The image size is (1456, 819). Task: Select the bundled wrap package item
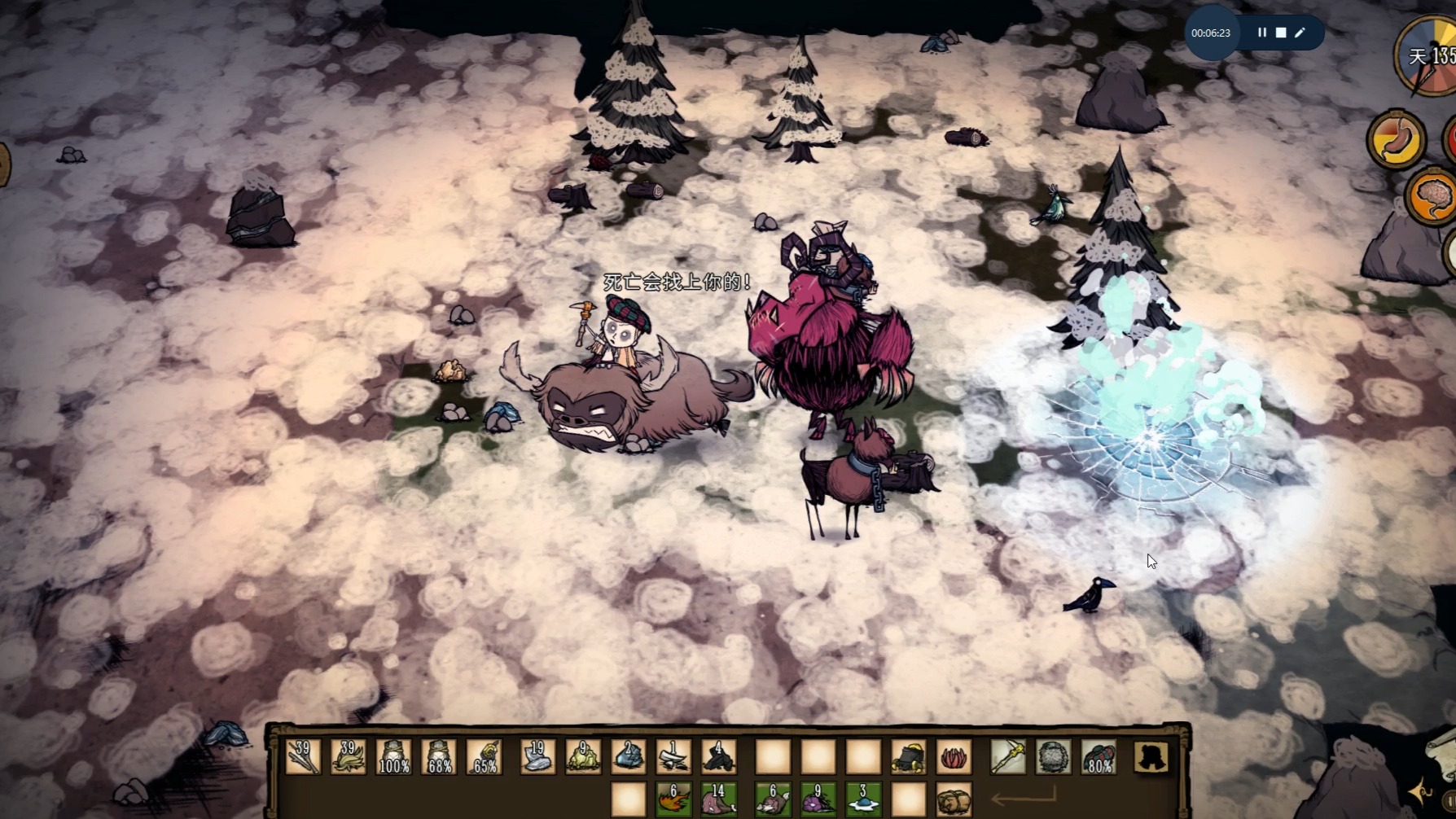point(954,799)
